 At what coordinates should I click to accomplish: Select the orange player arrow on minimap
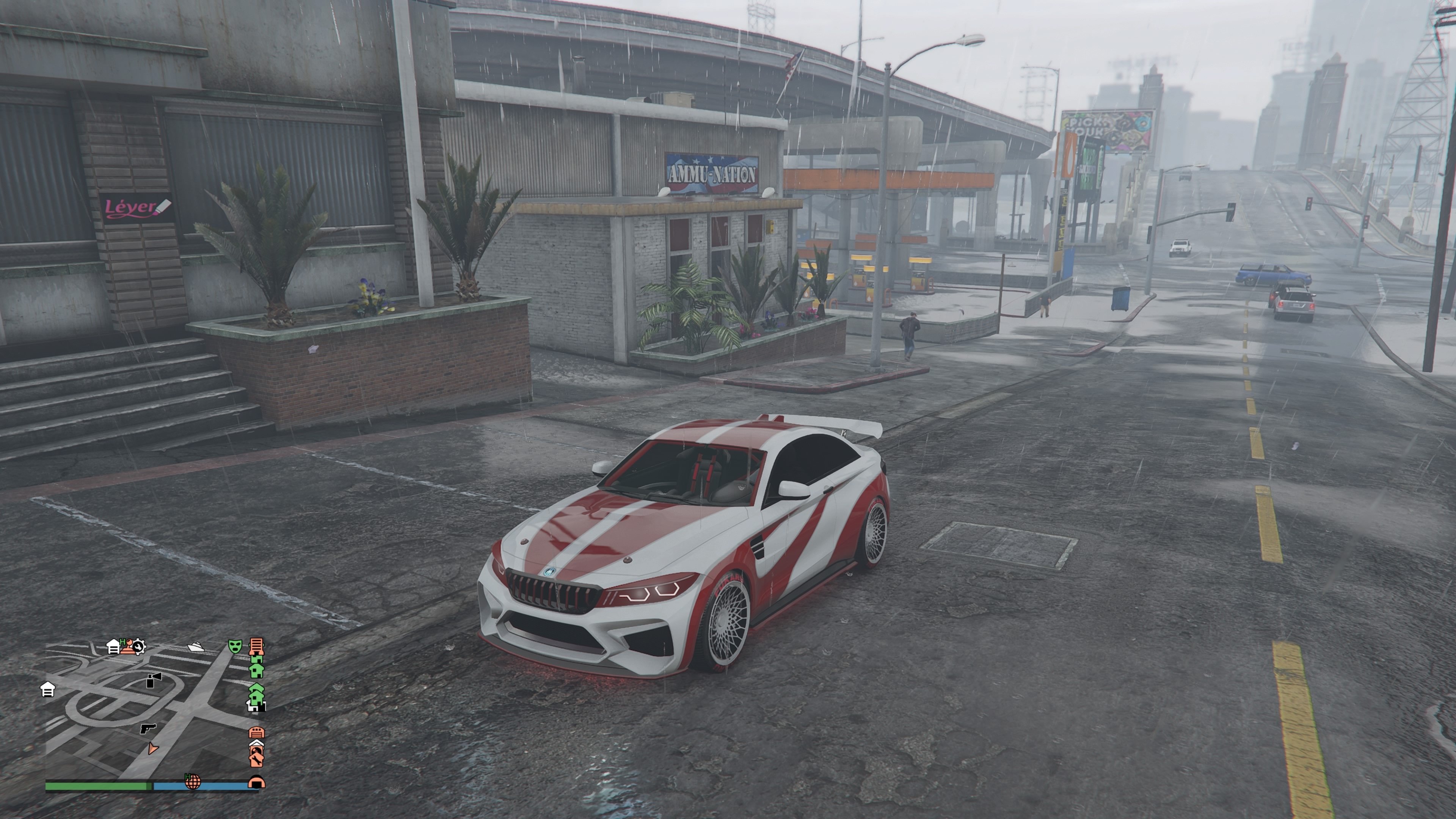click(152, 749)
